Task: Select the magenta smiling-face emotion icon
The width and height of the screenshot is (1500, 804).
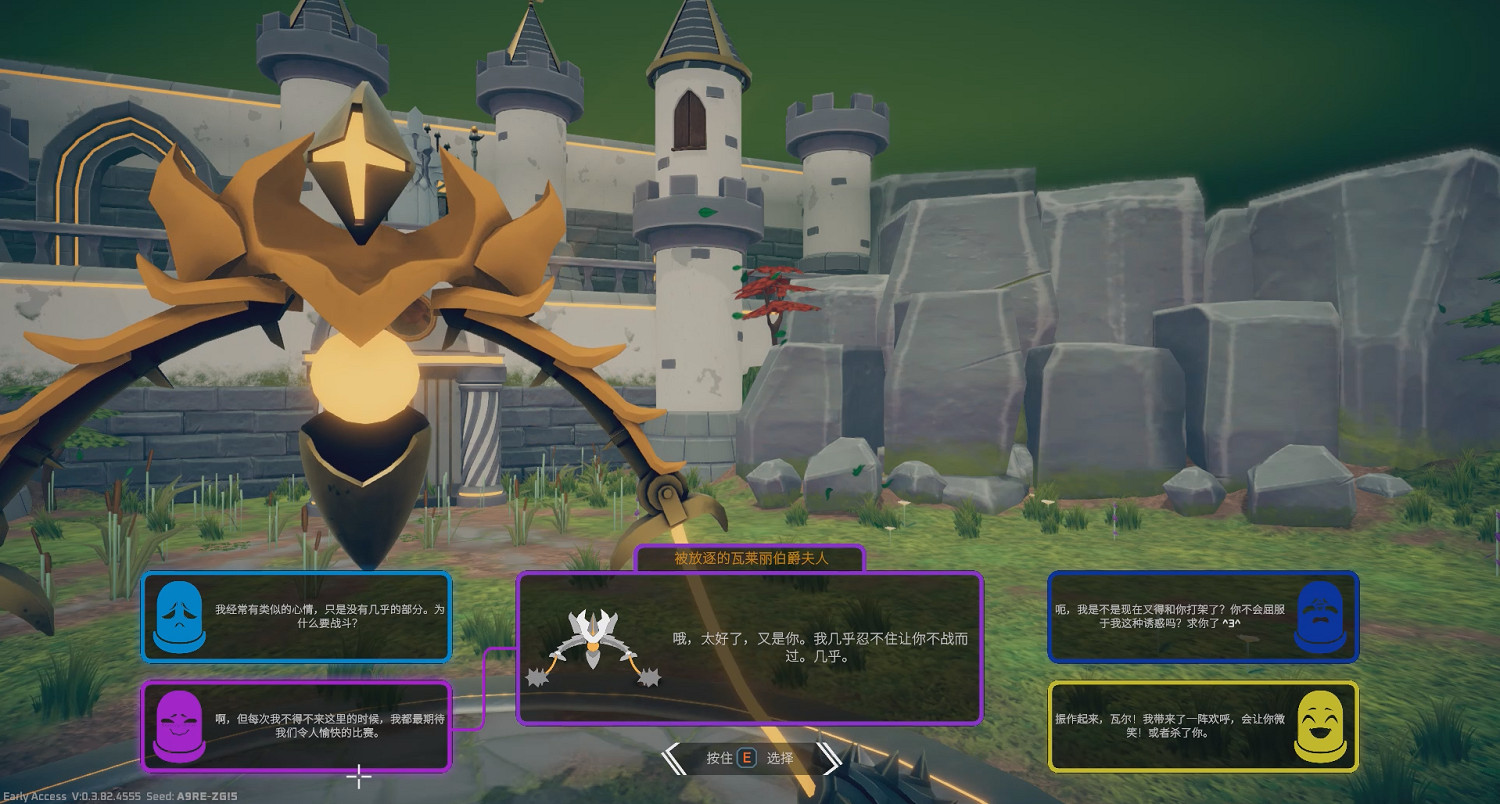Action: pyautogui.click(x=180, y=727)
